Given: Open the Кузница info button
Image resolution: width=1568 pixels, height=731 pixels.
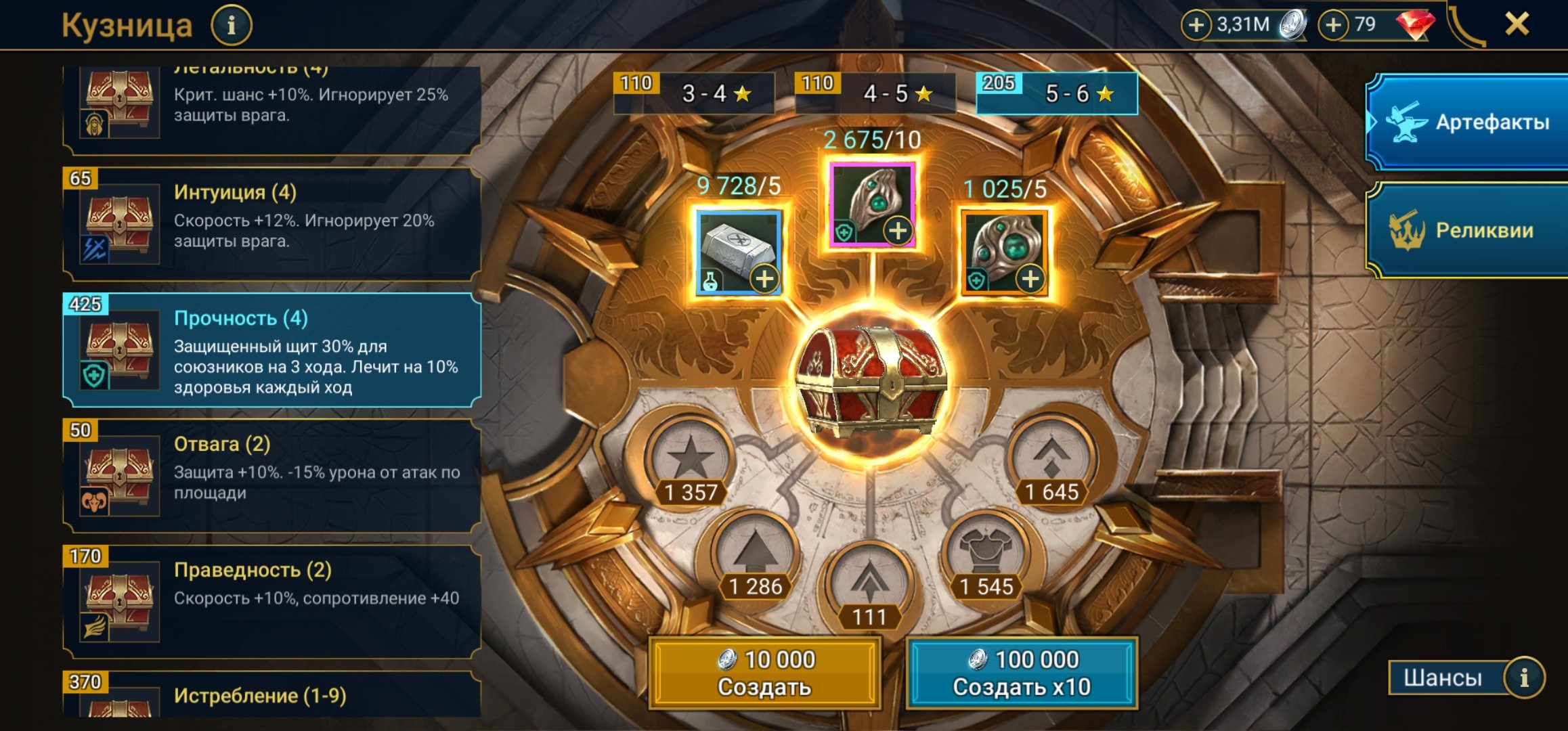Looking at the screenshot, I should 231,26.
